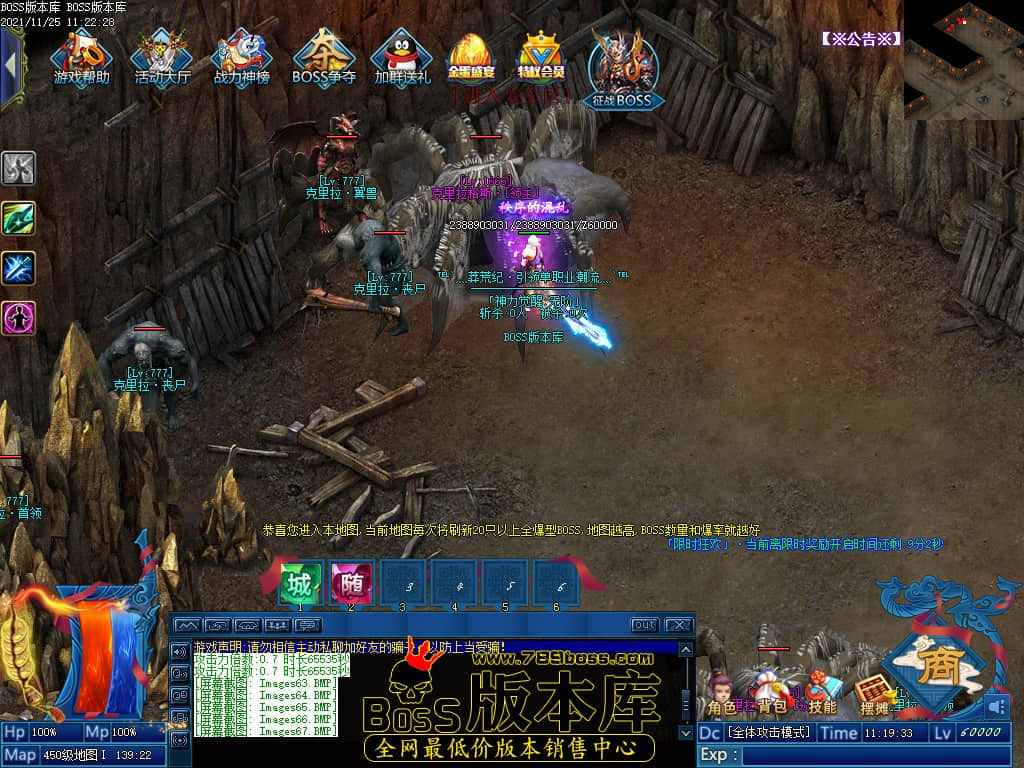Activate the pink 随 hotbar slot

(x=351, y=582)
